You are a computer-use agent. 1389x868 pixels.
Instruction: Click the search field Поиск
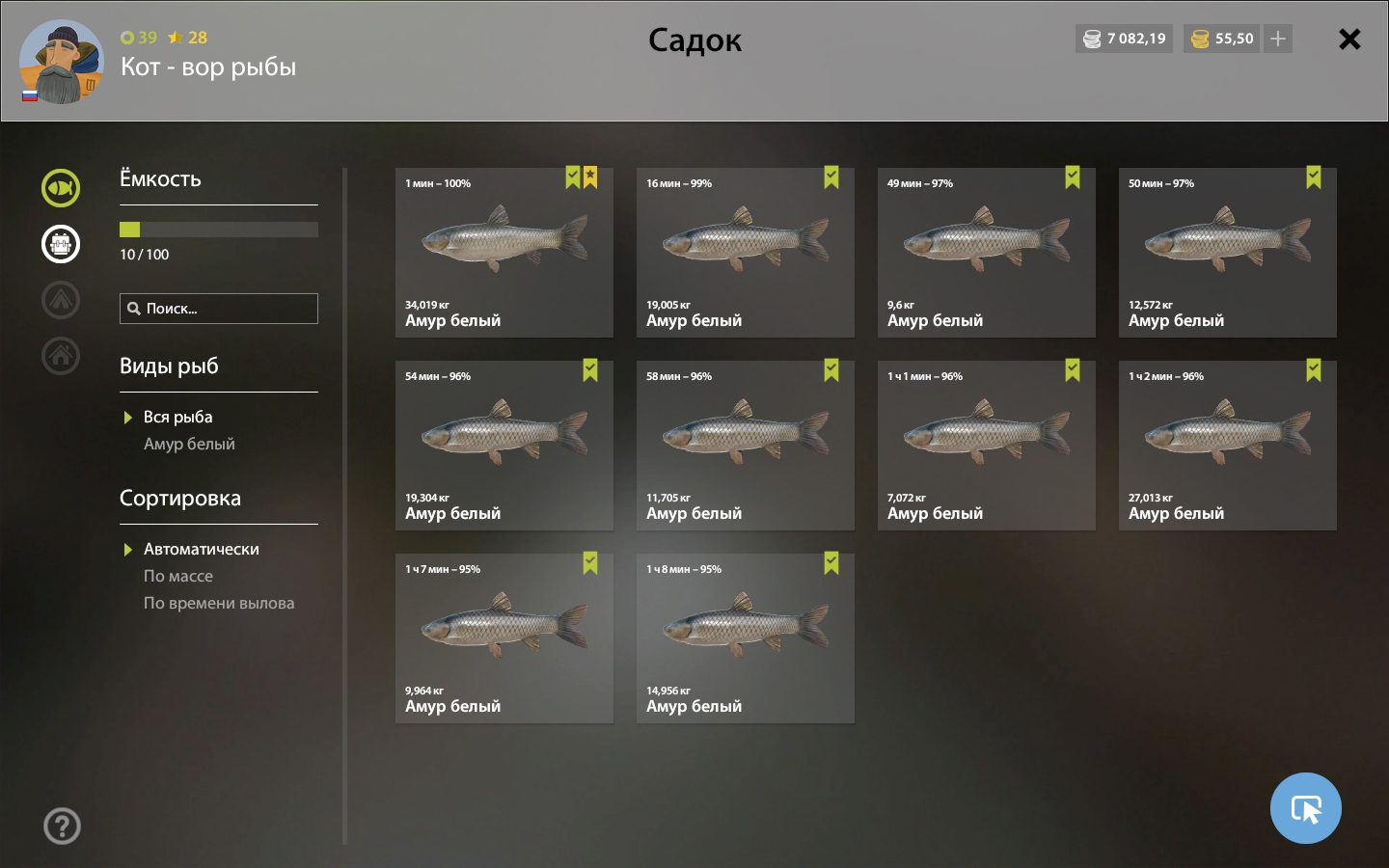(219, 309)
